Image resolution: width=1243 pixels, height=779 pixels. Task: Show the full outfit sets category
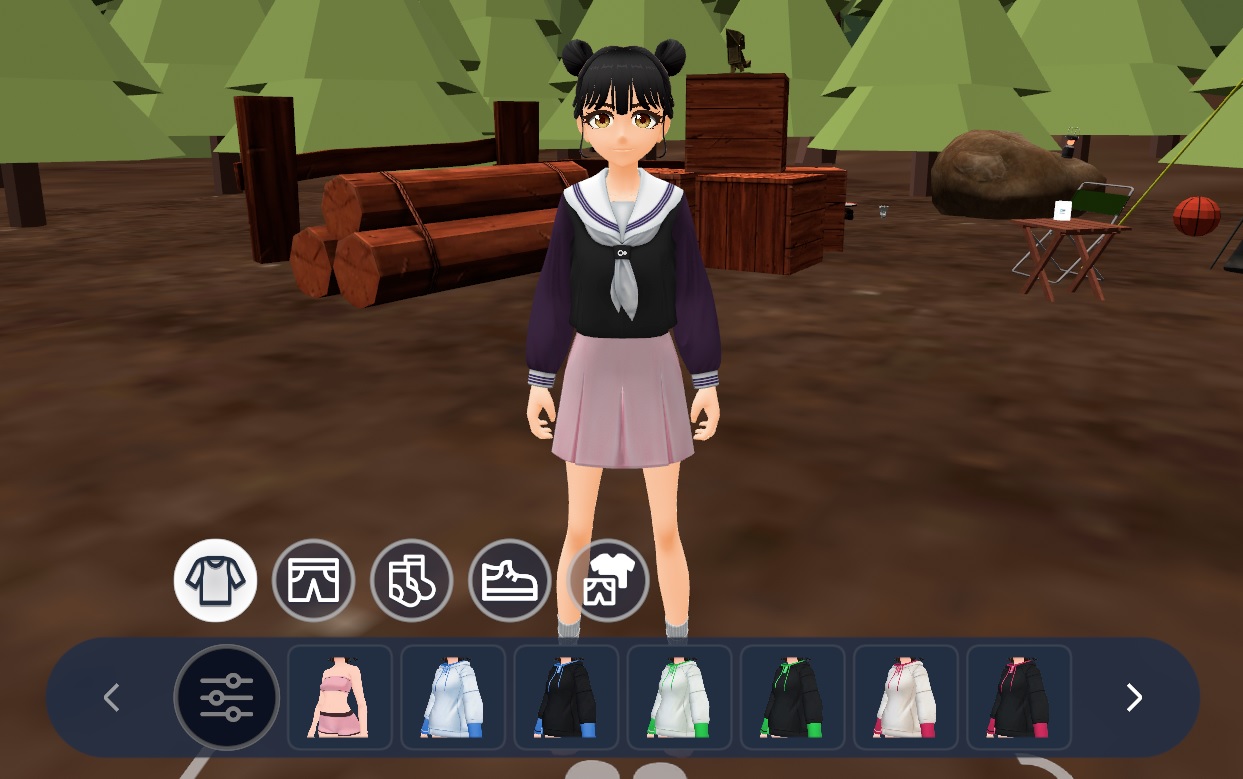tap(607, 580)
